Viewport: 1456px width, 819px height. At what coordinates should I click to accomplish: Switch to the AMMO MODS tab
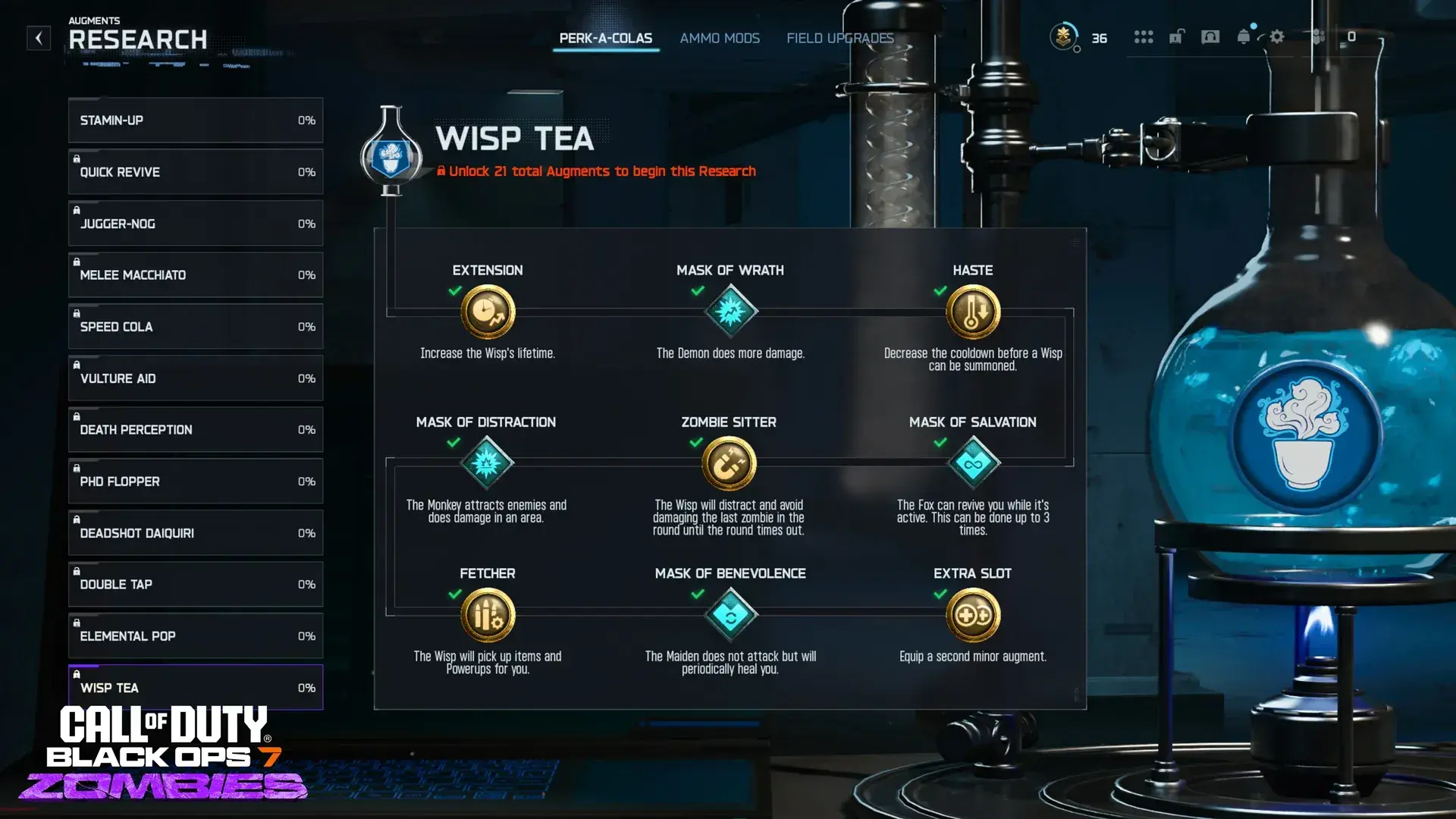coord(719,38)
